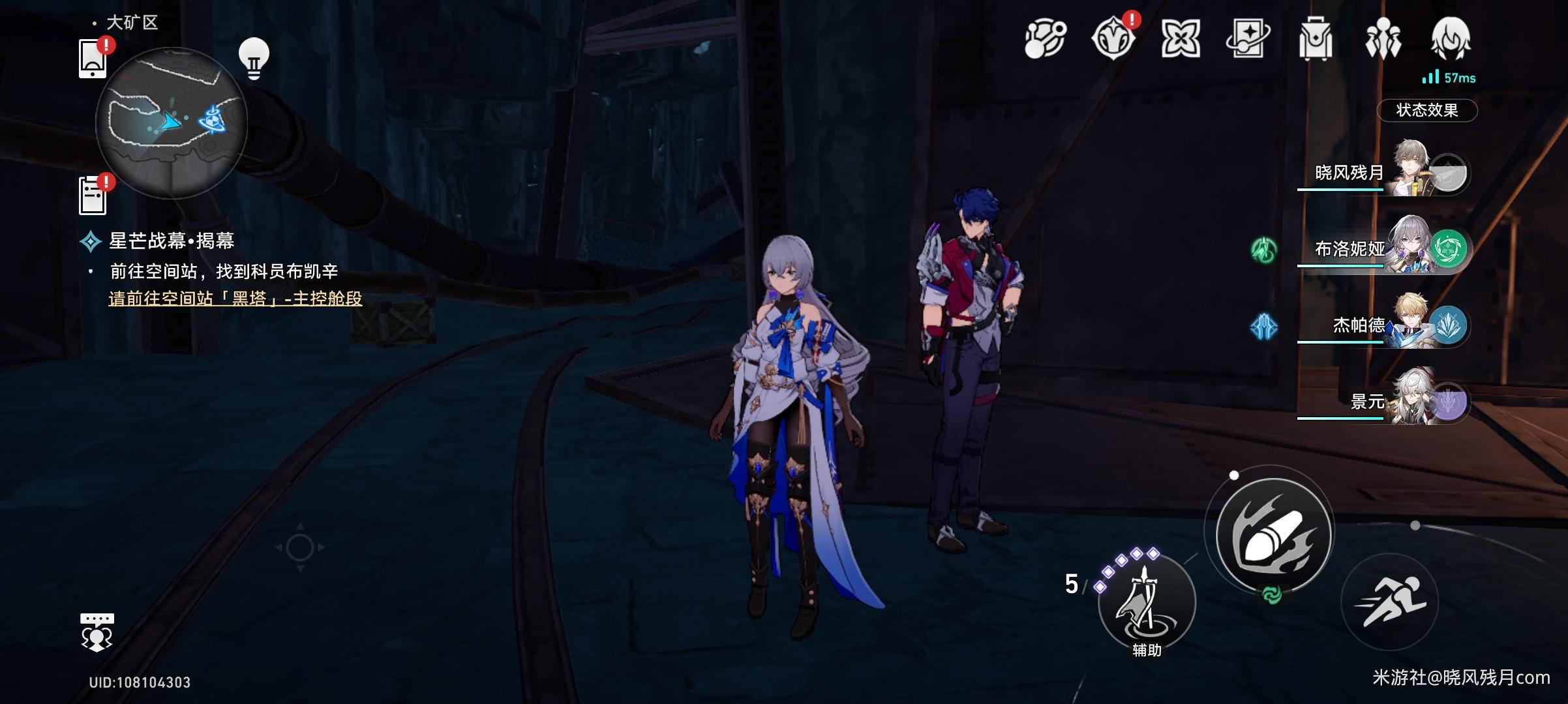Select the 星芒战幕•揭幕 quest tracker title
Viewport: 1568px width, 704px height.
[171, 241]
